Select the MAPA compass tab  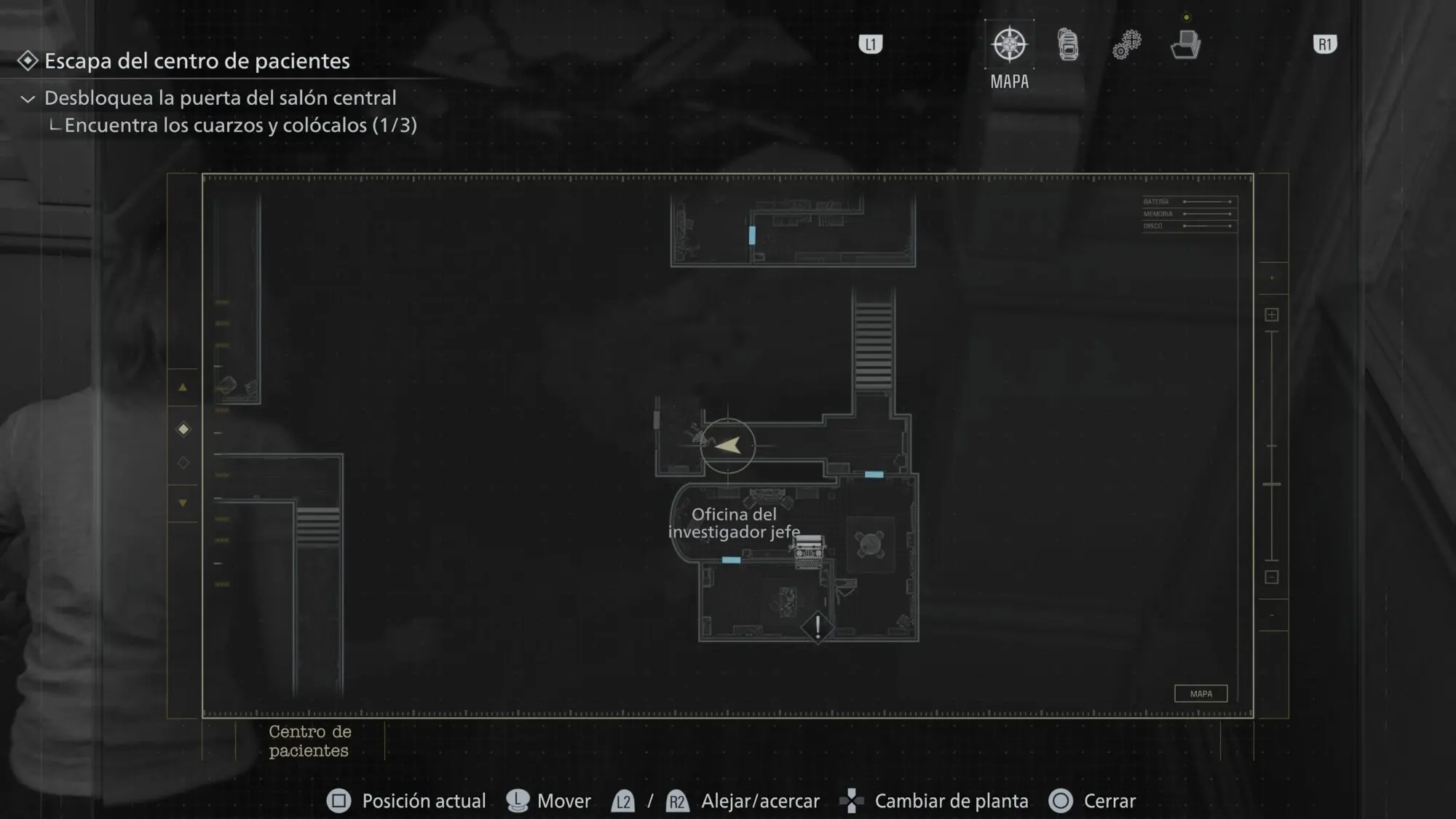(x=1009, y=45)
